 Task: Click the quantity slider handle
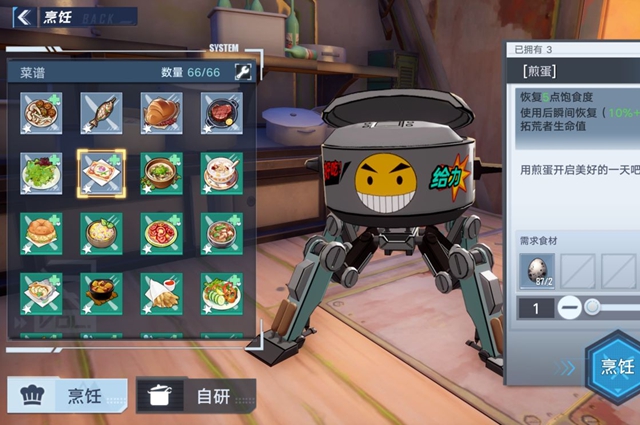593,308
